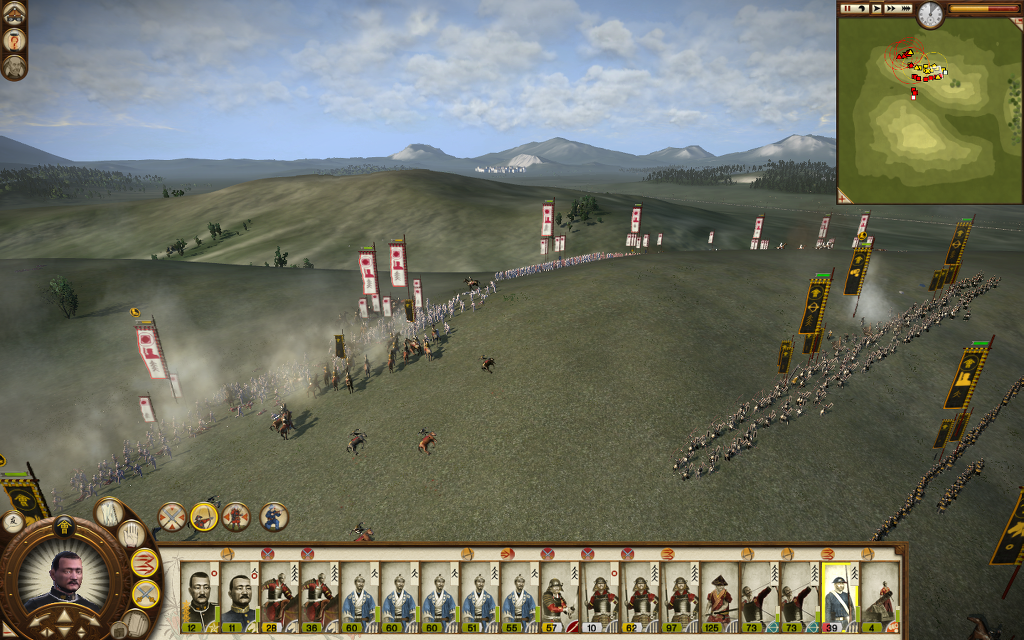Screen dimensions: 1024x640
Task: Open the top-left general portrait icon
Action: click(x=14, y=40)
